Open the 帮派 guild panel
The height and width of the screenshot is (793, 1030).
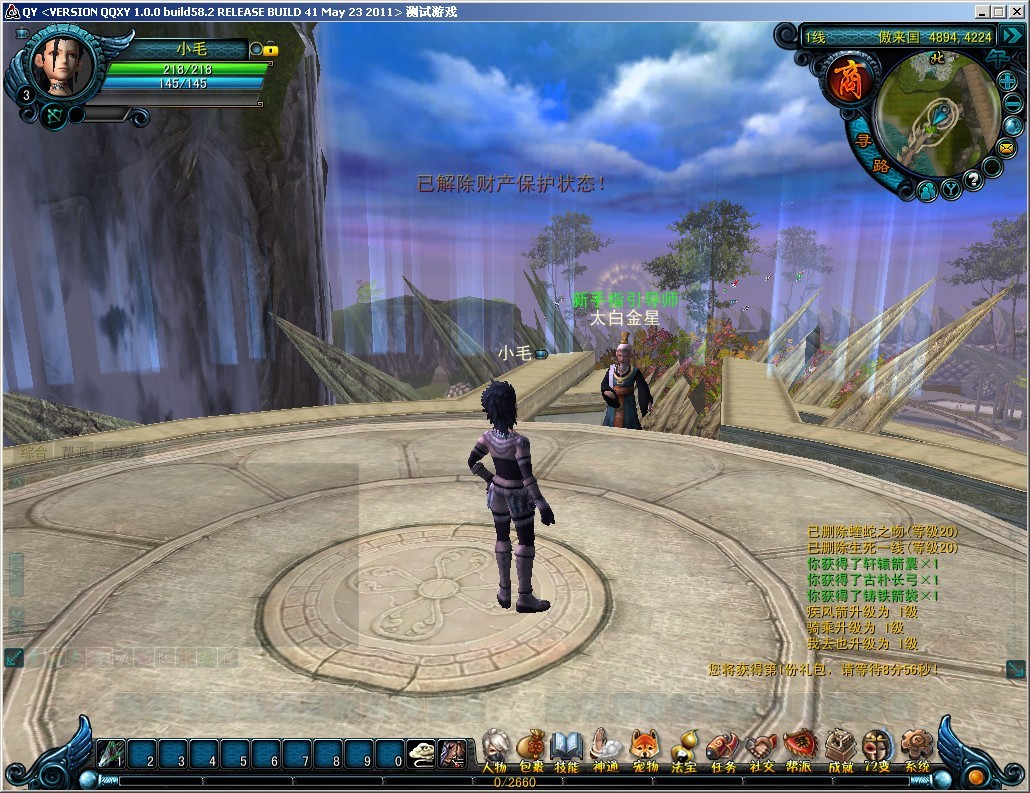(x=800, y=749)
